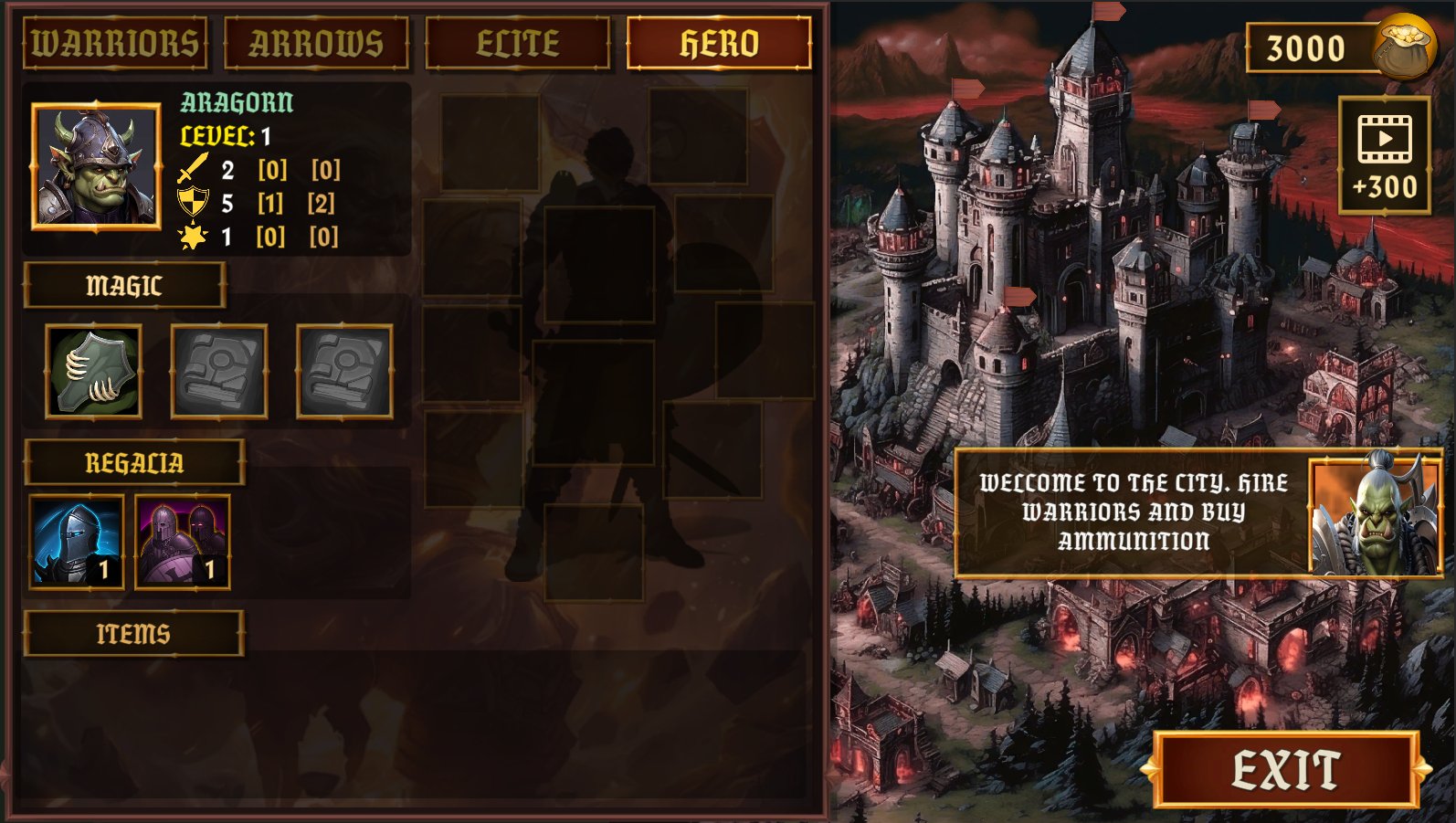Click the shield defense stat icon
Screen dimensions: 1456x823
(193, 203)
